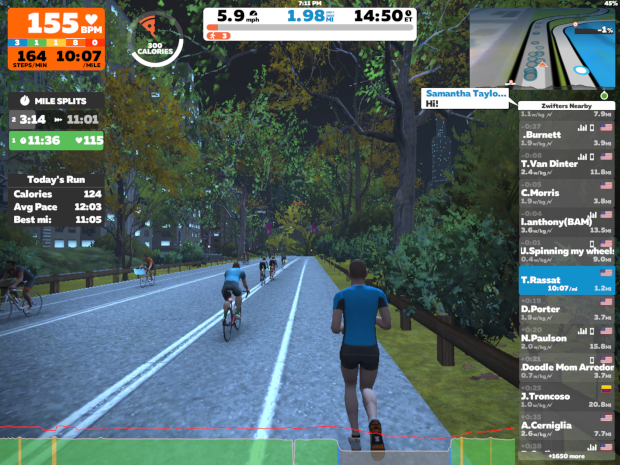Pick the U.Spinning my wheels row
Screen dimensions: 620x465
click(x=566, y=253)
